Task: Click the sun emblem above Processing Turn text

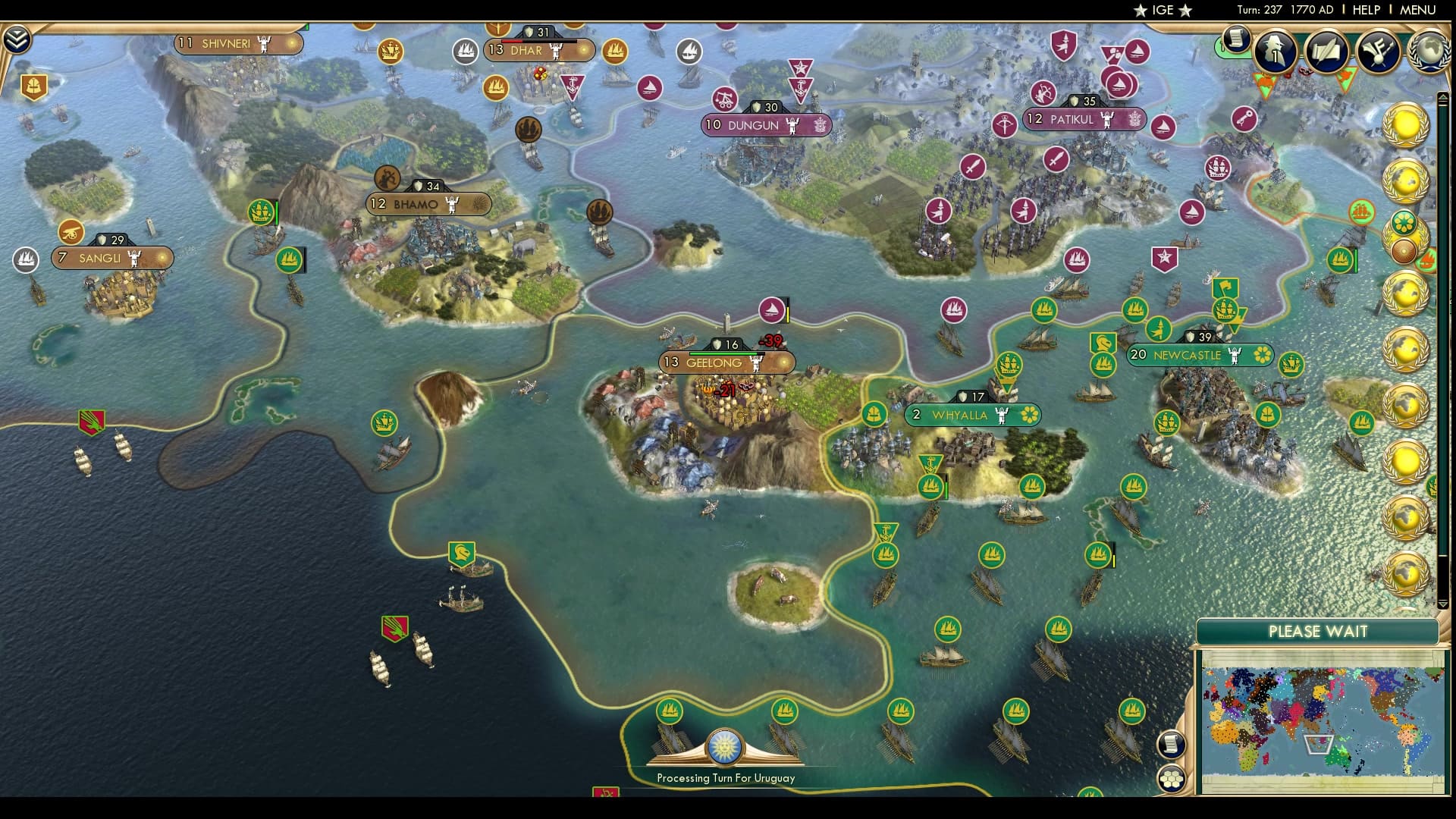Action: point(725,746)
